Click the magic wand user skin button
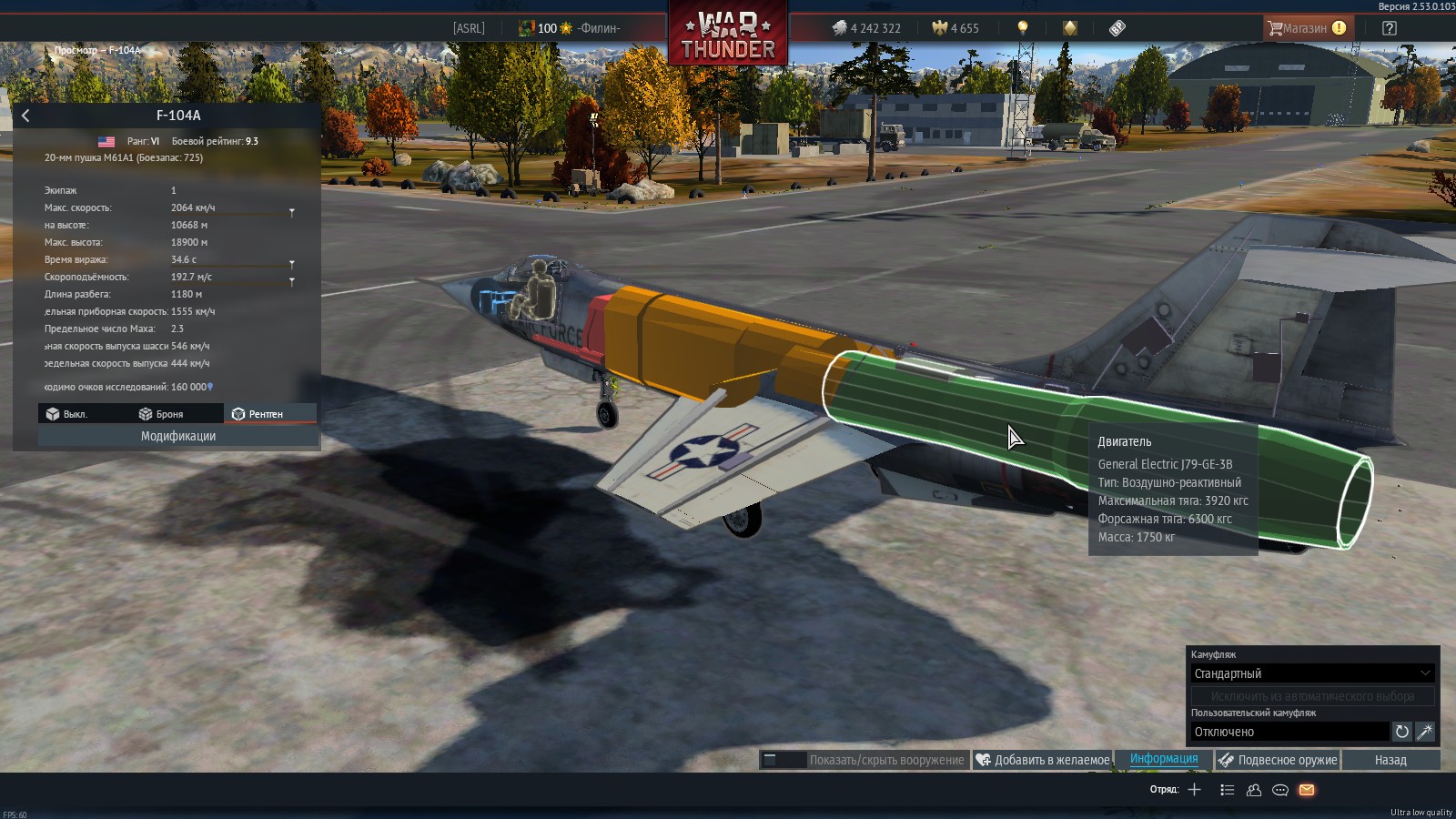Image resolution: width=1456 pixels, height=819 pixels. pos(1425,732)
